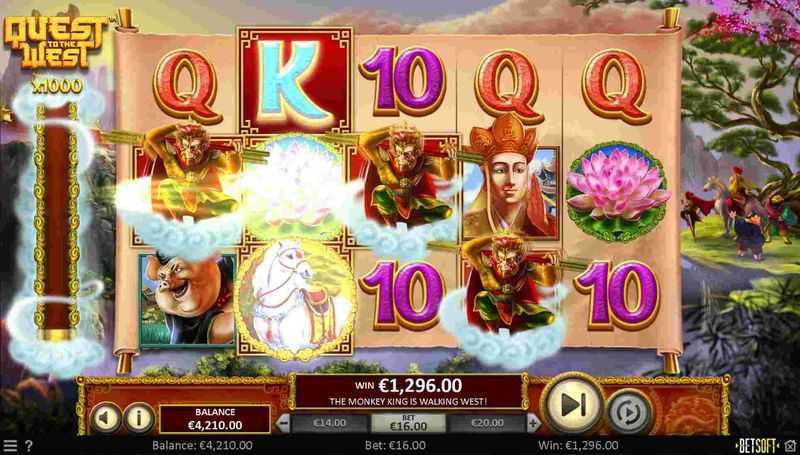Increase the bet with the plus button
This screenshot has height=455, width=800.
pyautogui.click(x=535, y=423)
